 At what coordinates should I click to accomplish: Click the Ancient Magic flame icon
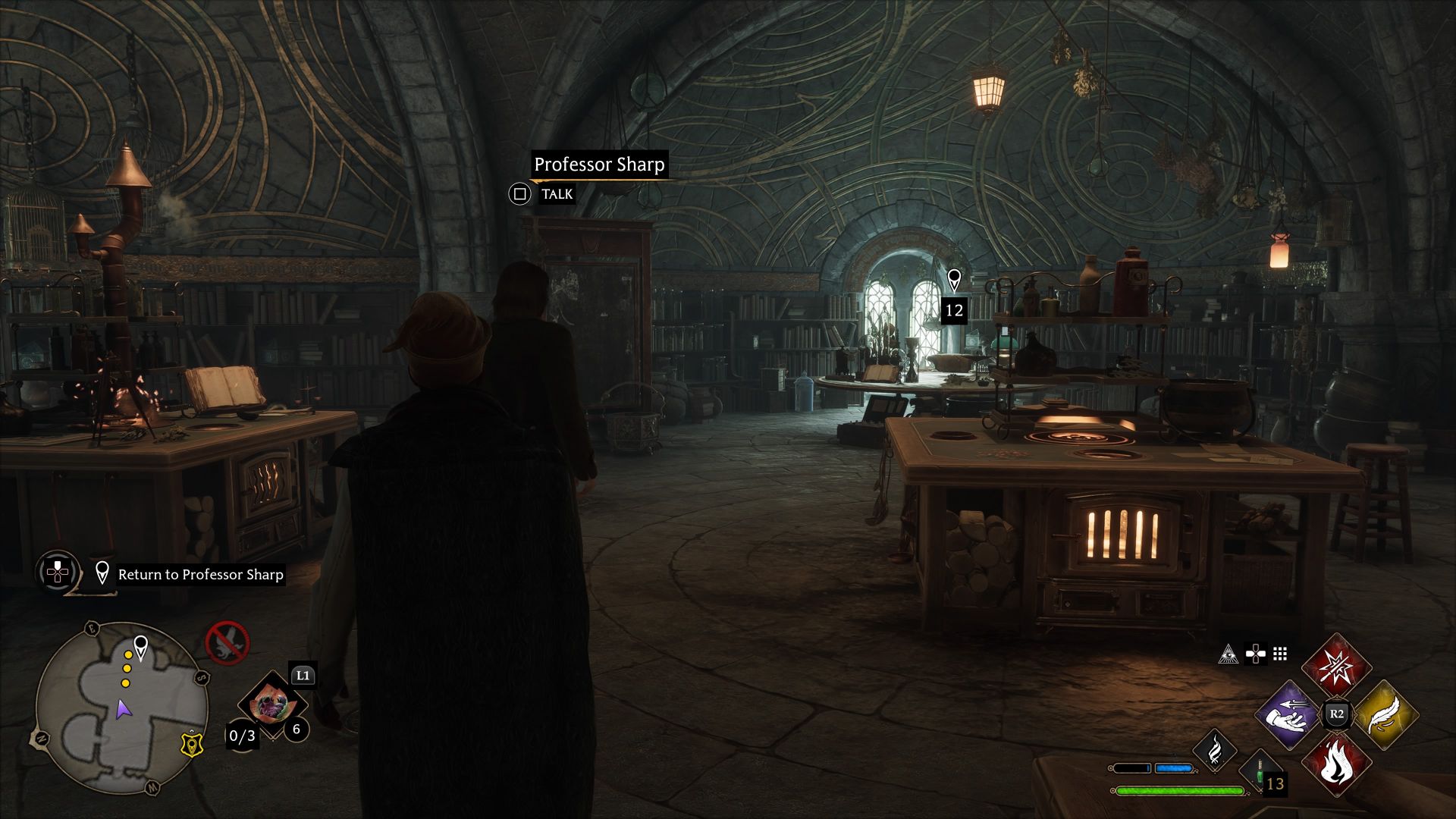1215,754
